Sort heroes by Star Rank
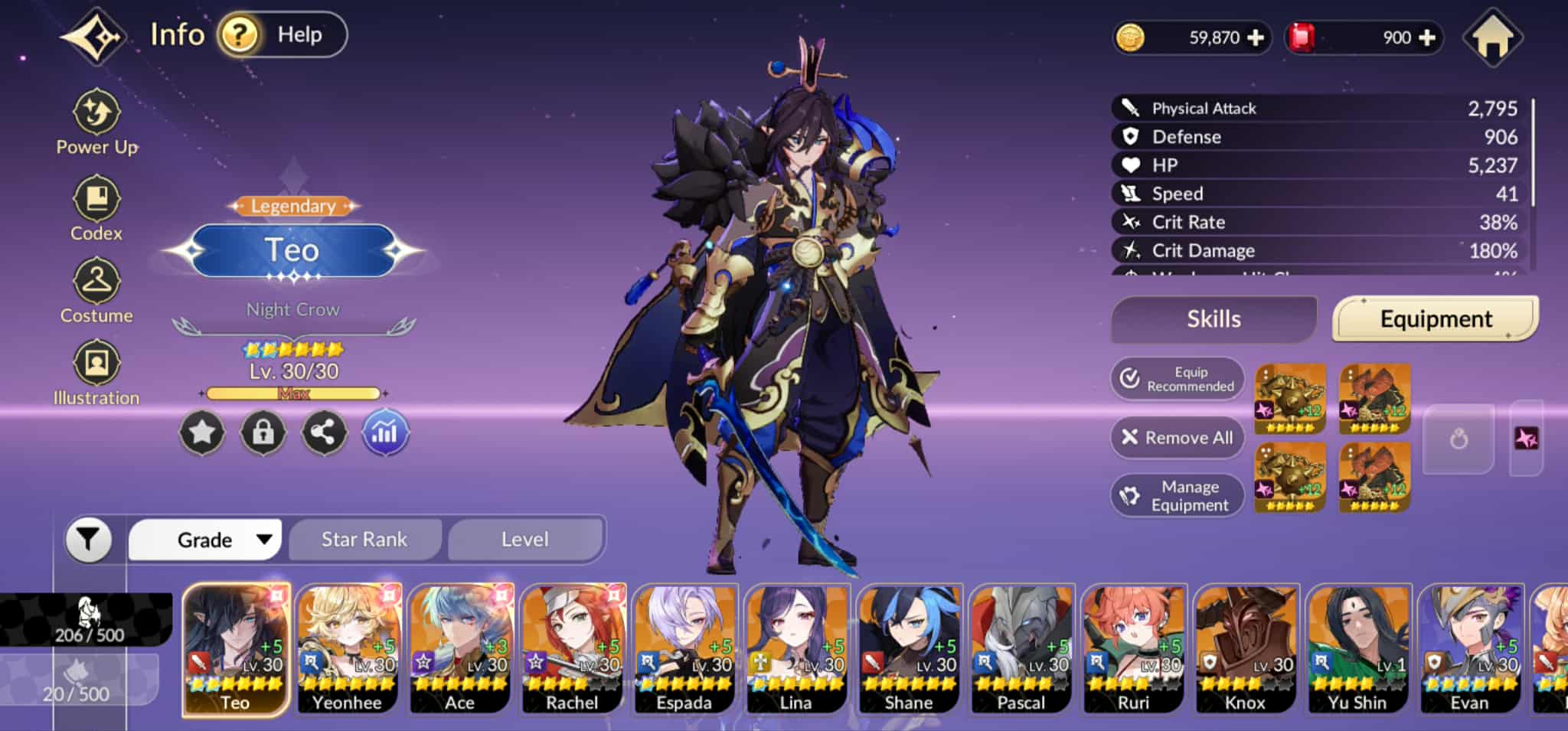Screen dimensions: 1568x731 coord(364,540)
